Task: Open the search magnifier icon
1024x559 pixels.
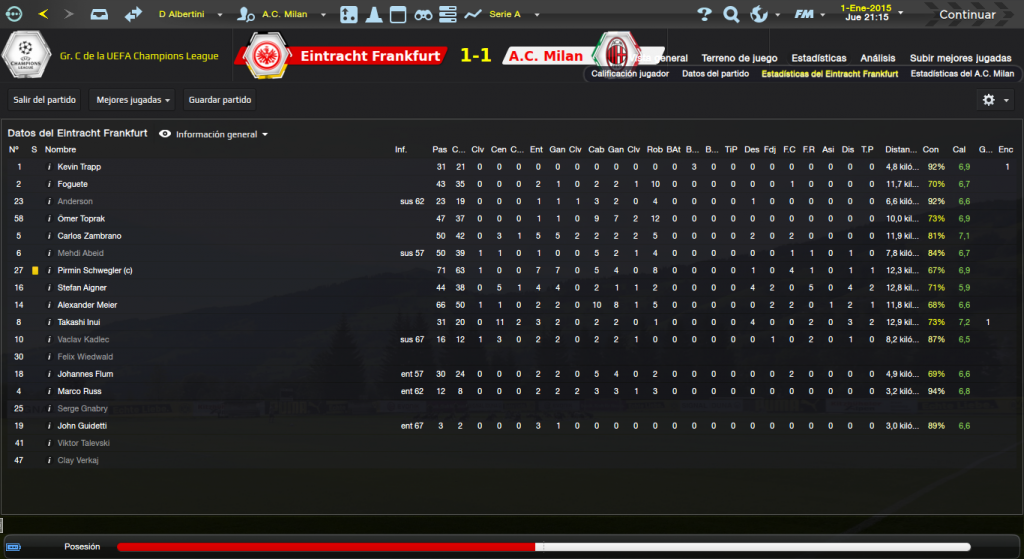Action: [x=731, y=15]
